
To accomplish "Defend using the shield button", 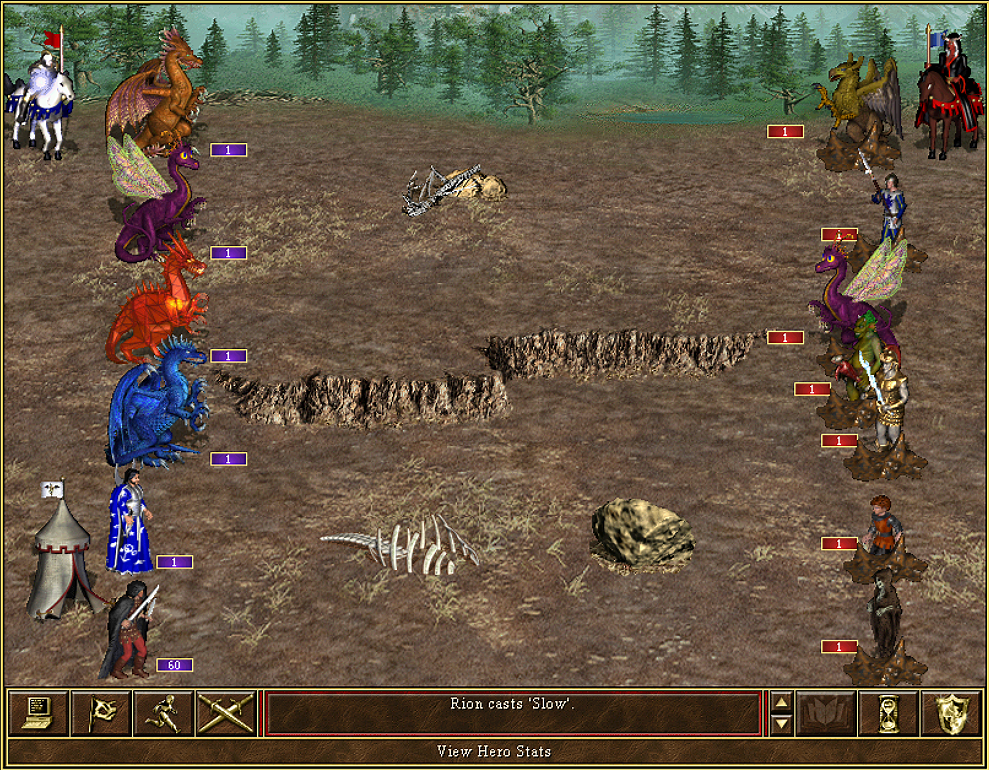I will pos(950,712).
